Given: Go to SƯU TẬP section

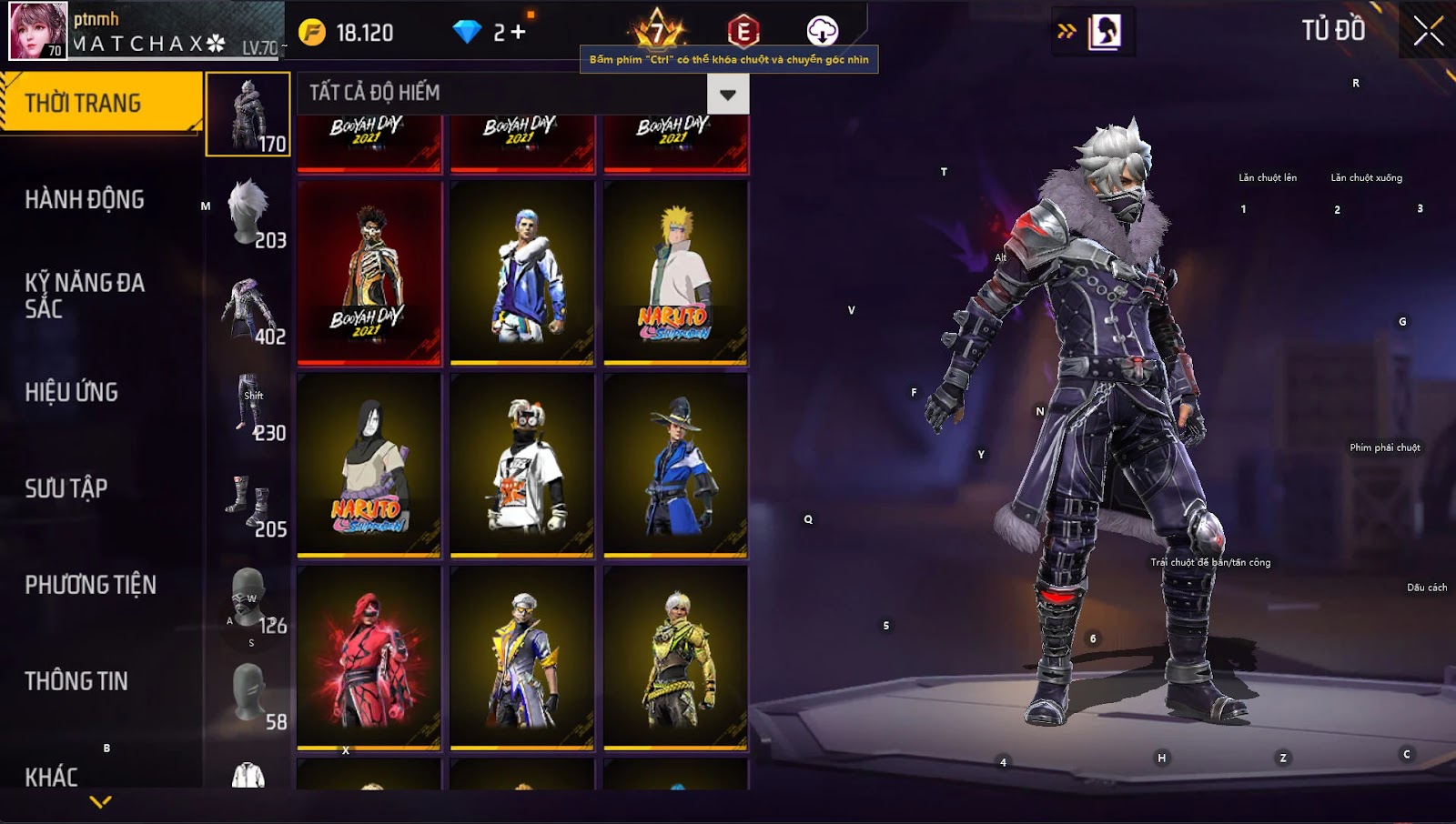Looking at the screenshot, I should tap(66, 488).
